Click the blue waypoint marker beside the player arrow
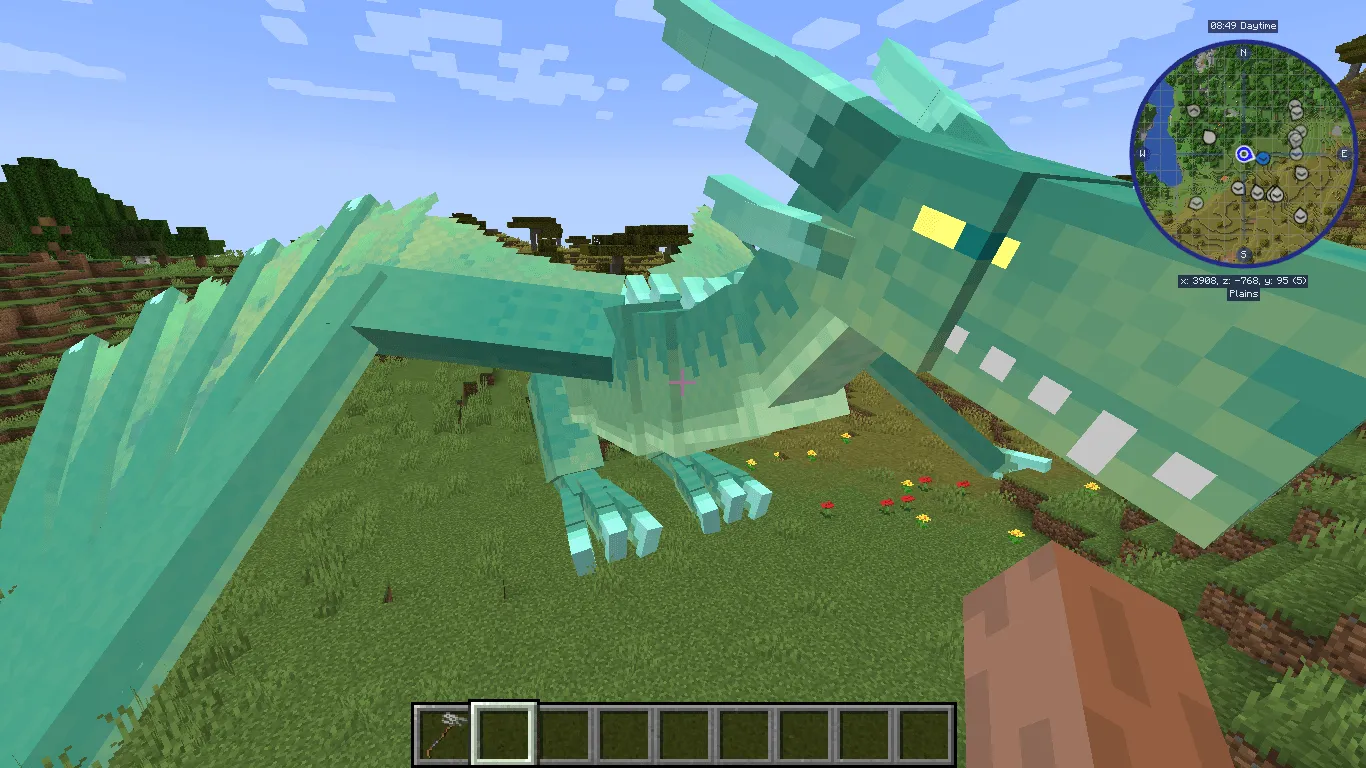 point(1262,158)
